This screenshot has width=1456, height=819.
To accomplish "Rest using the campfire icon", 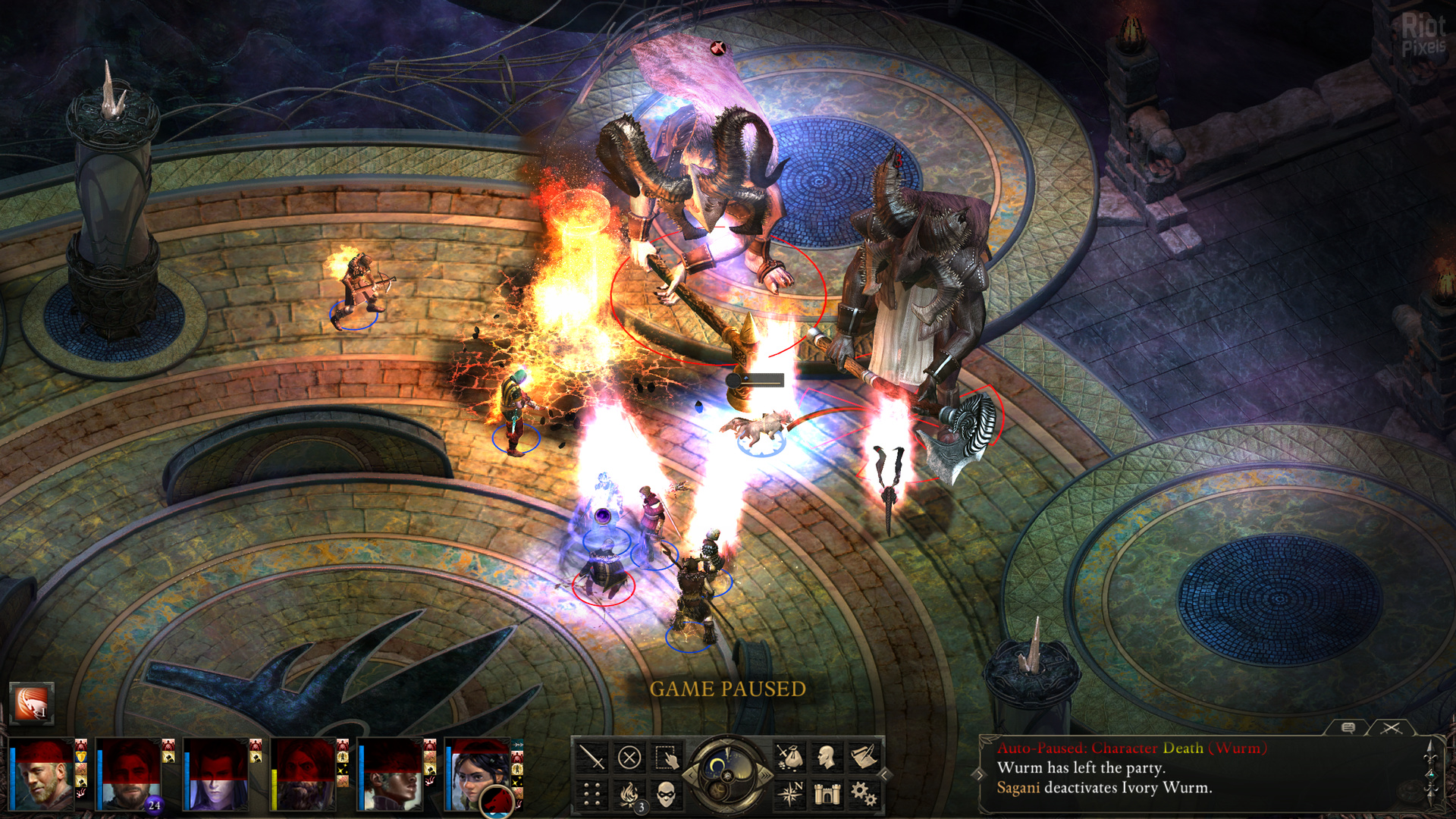I will click(629, 794).
